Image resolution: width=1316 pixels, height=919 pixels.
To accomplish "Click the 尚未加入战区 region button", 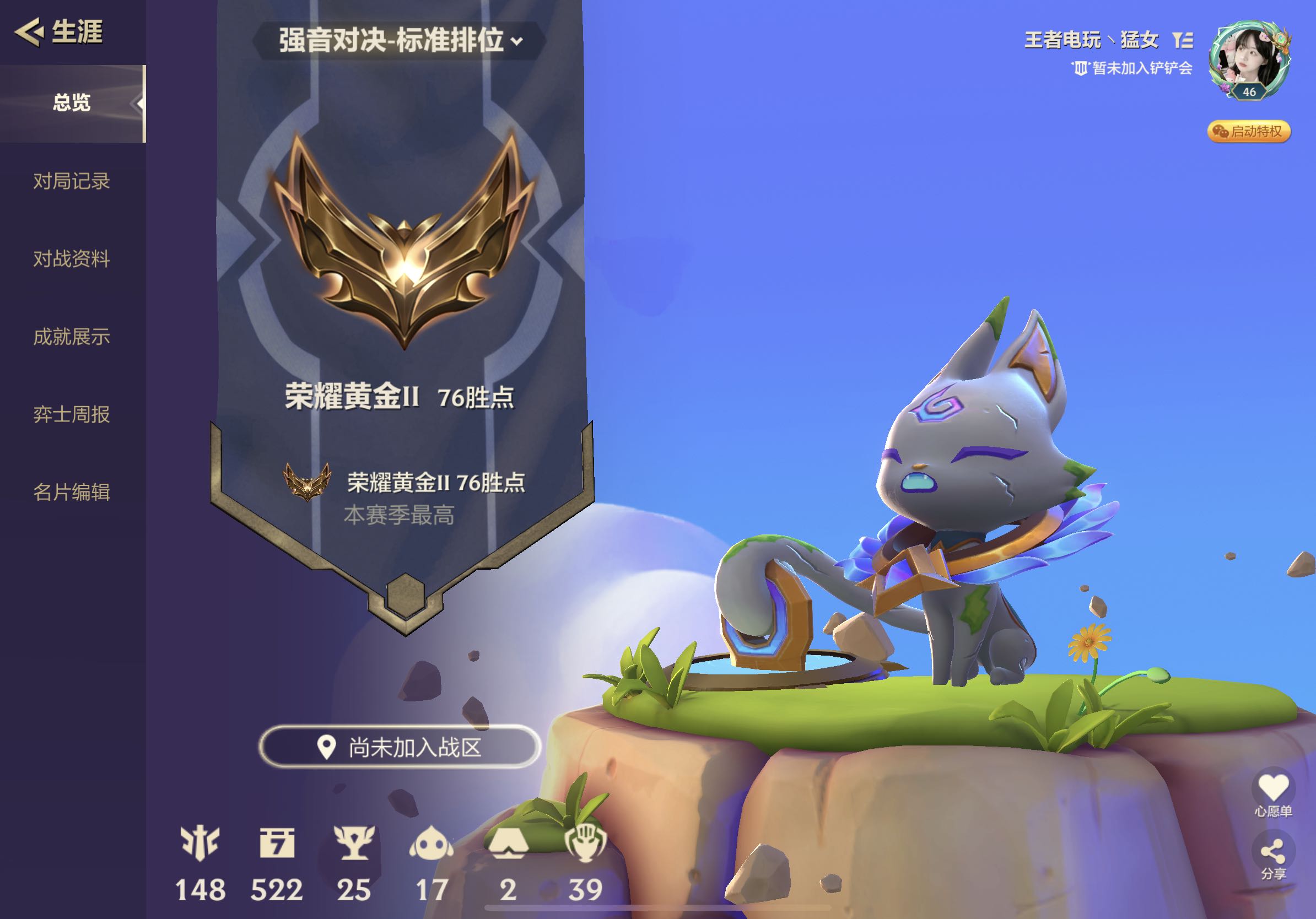I will coord(400,747).
